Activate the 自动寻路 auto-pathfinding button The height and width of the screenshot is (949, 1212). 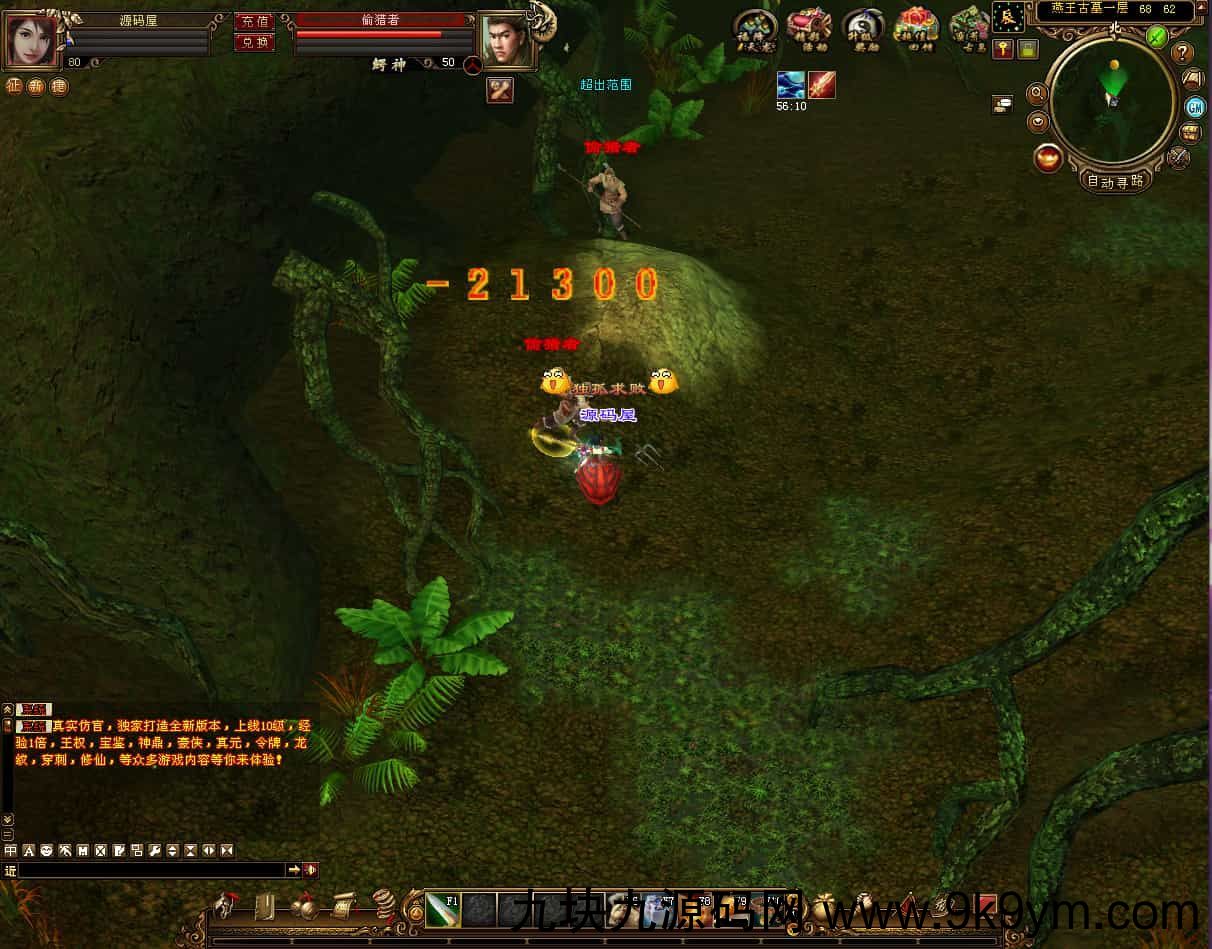1115,181
